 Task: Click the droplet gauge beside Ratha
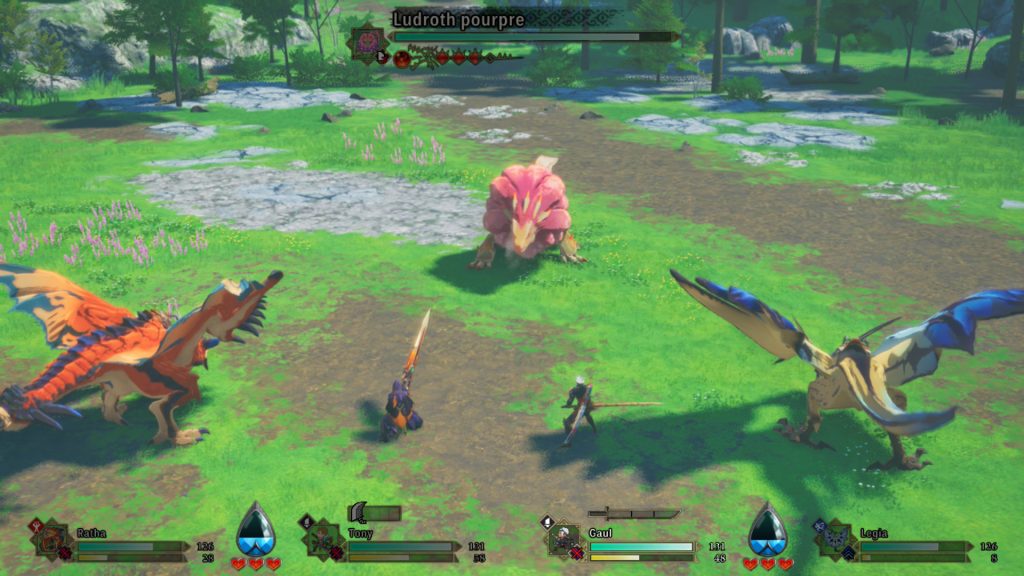pos(256,531)
